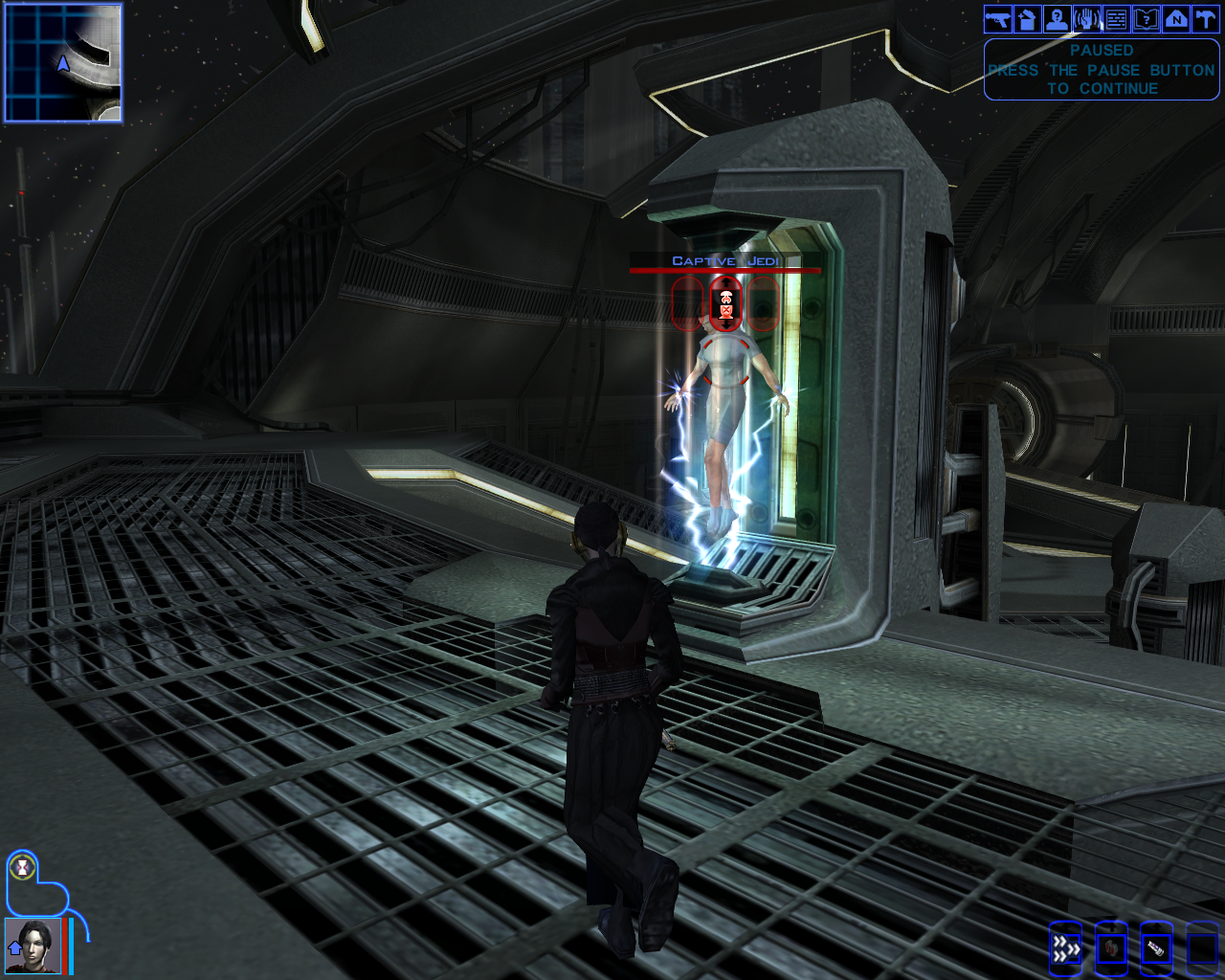This screenshot has height=980, width=1225.
Task: Click the paused continue notification banner
Action: point(1101,69)
